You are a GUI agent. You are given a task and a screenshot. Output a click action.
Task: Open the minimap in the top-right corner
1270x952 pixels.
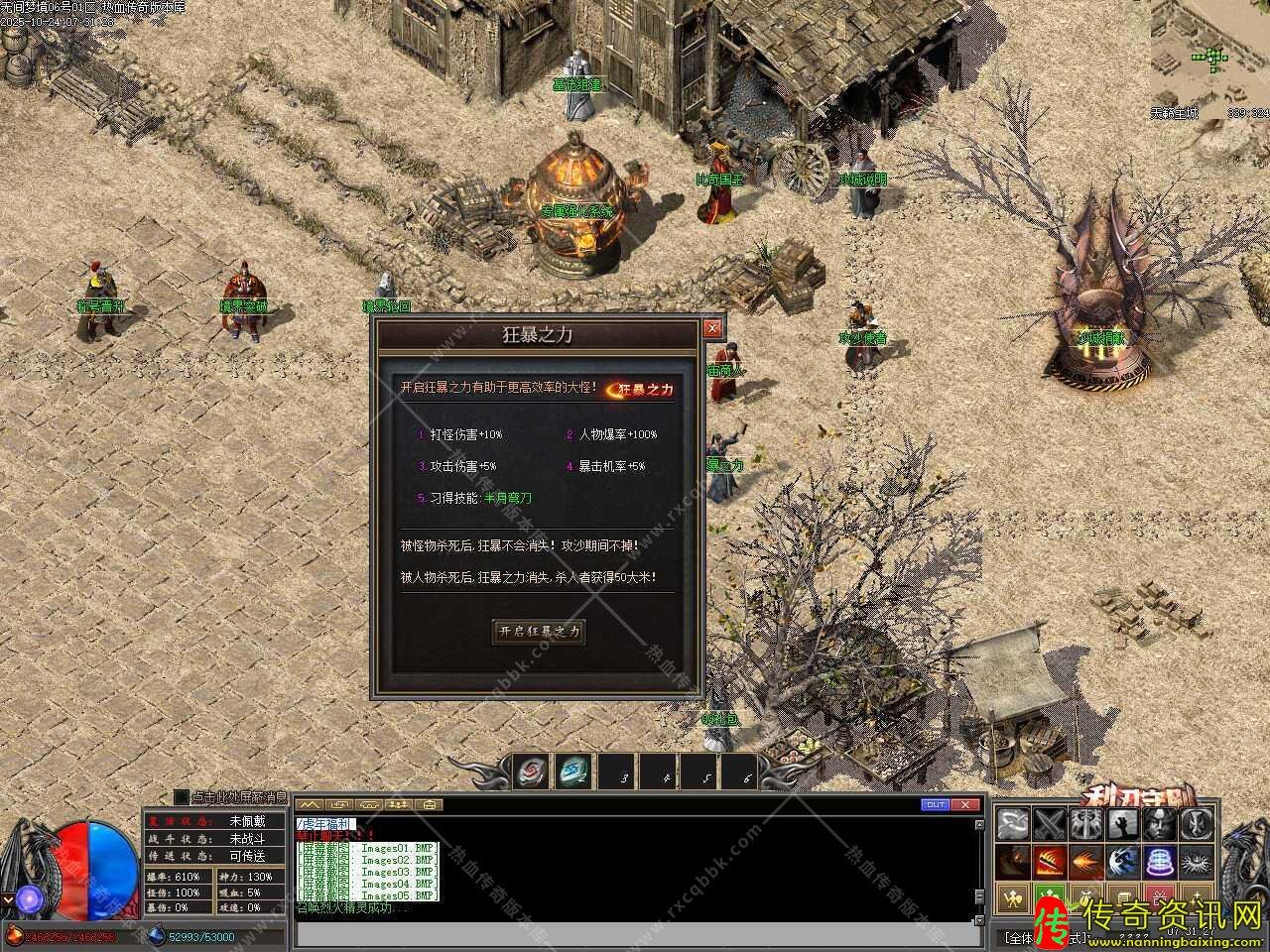point(1210,55)
